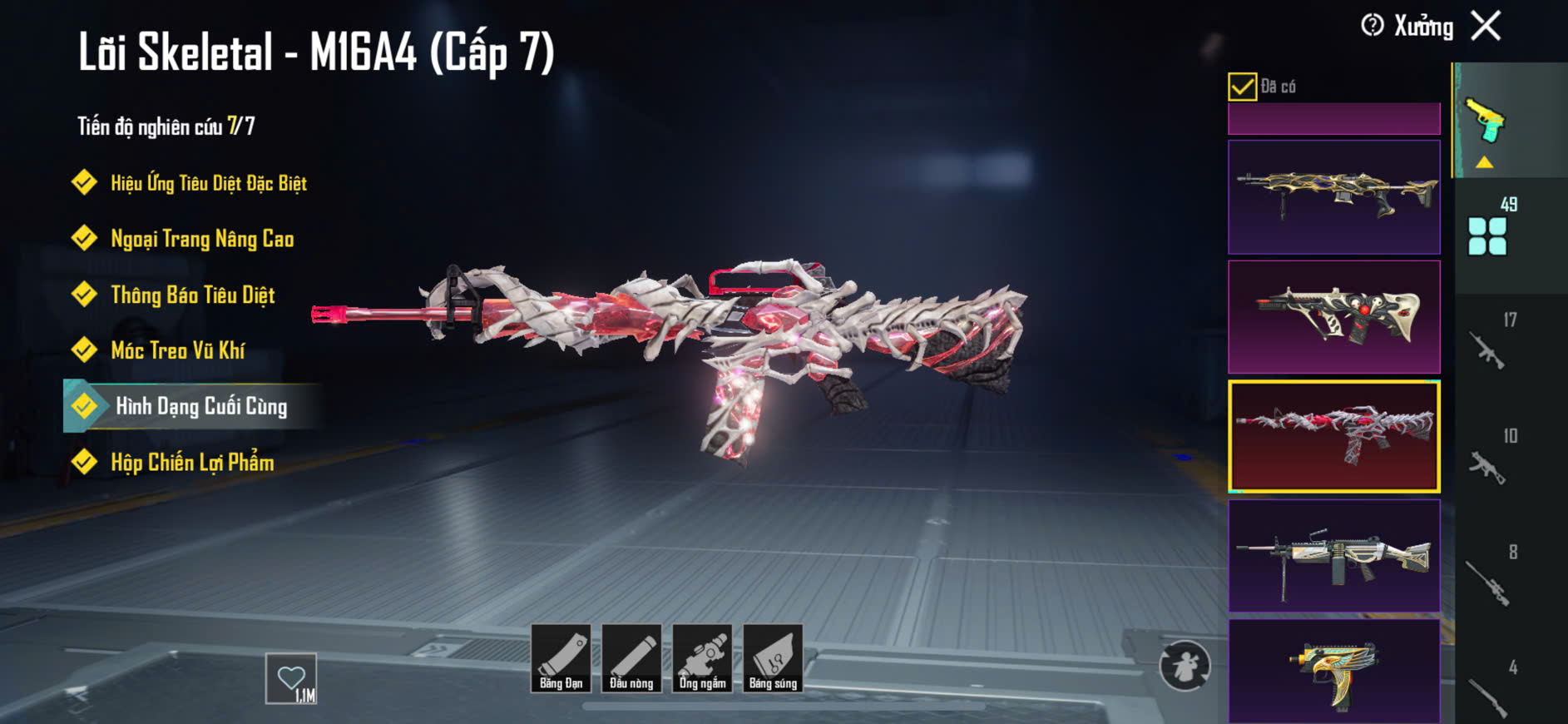Select Hình Dạng Cuối Cùng entry

200,406
